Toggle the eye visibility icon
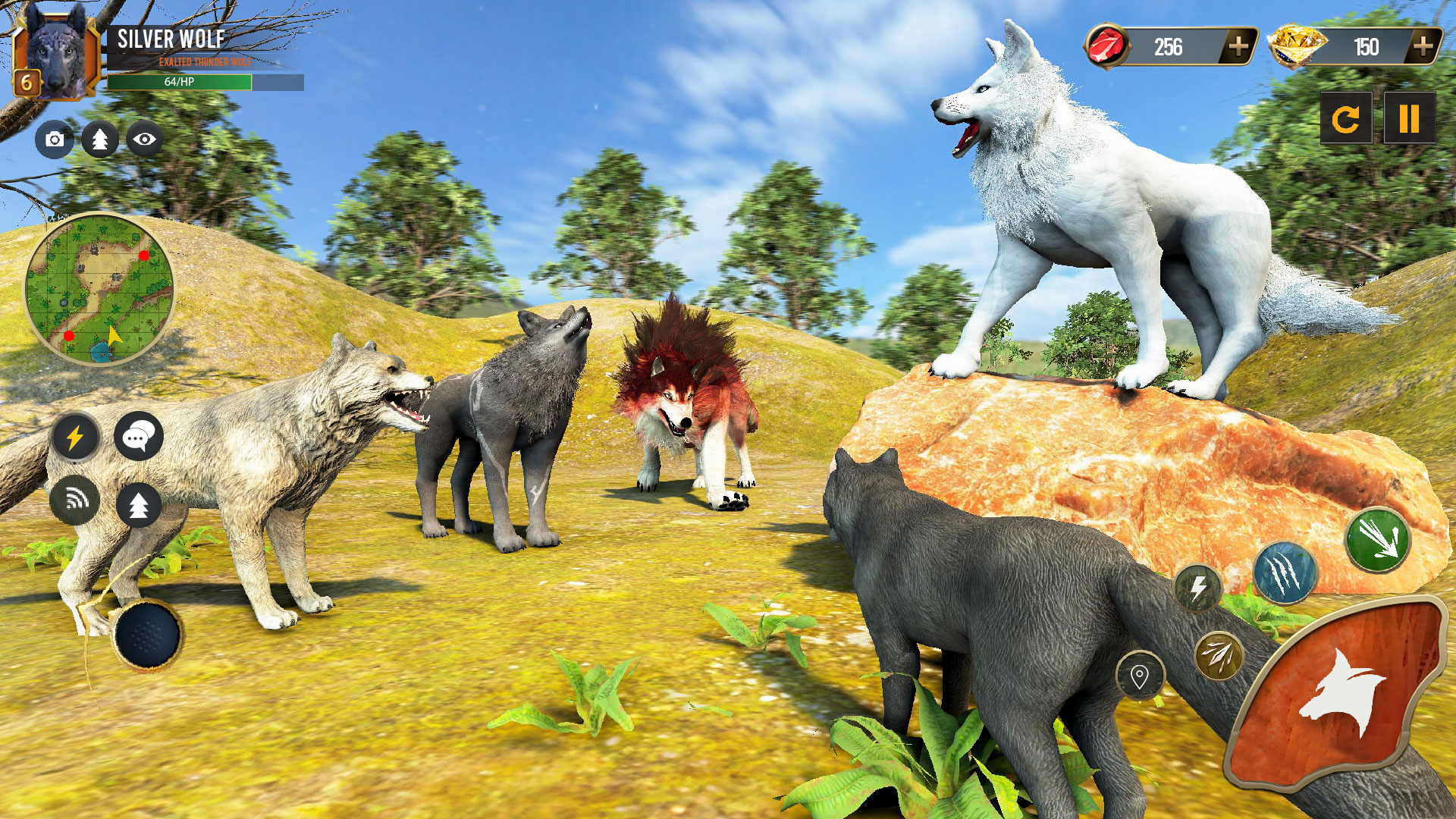 (x=143, y=140)
